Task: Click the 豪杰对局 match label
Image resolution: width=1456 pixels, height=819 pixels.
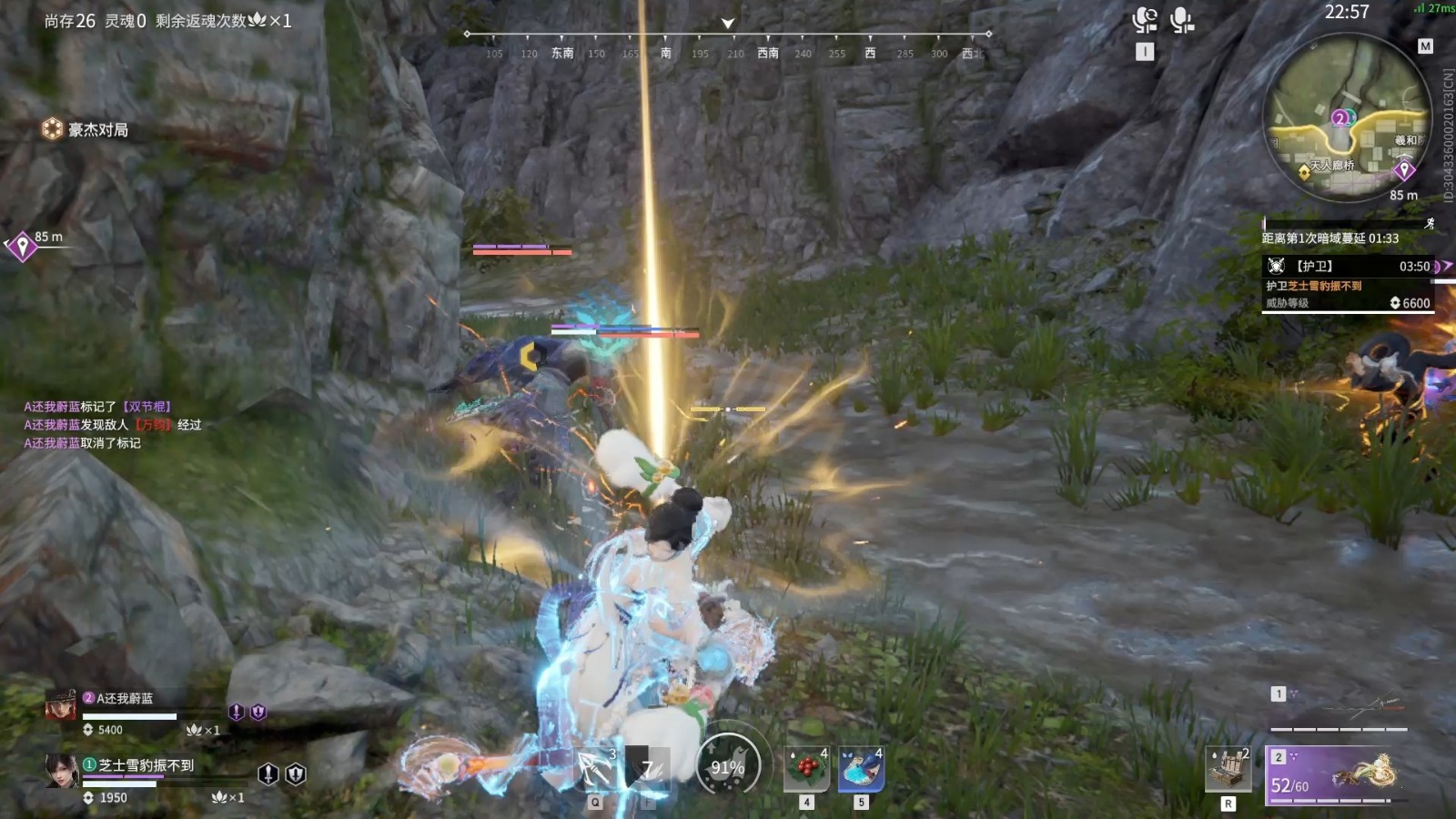Action: point(86,130)
